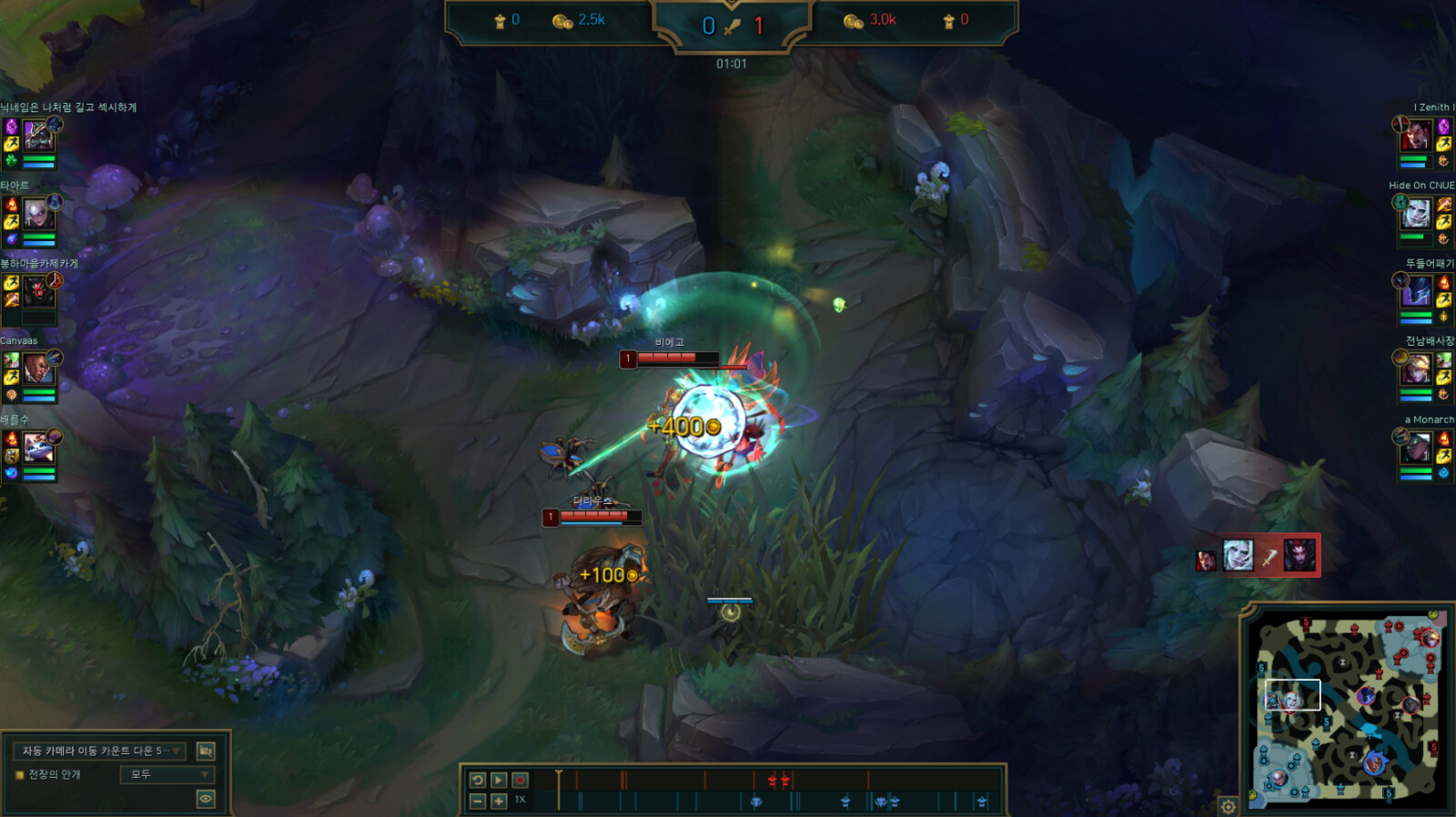This screenshot has width=1456, height=817.
Task: Select blue team player 배름수 portrait
Action: [38, 448]
